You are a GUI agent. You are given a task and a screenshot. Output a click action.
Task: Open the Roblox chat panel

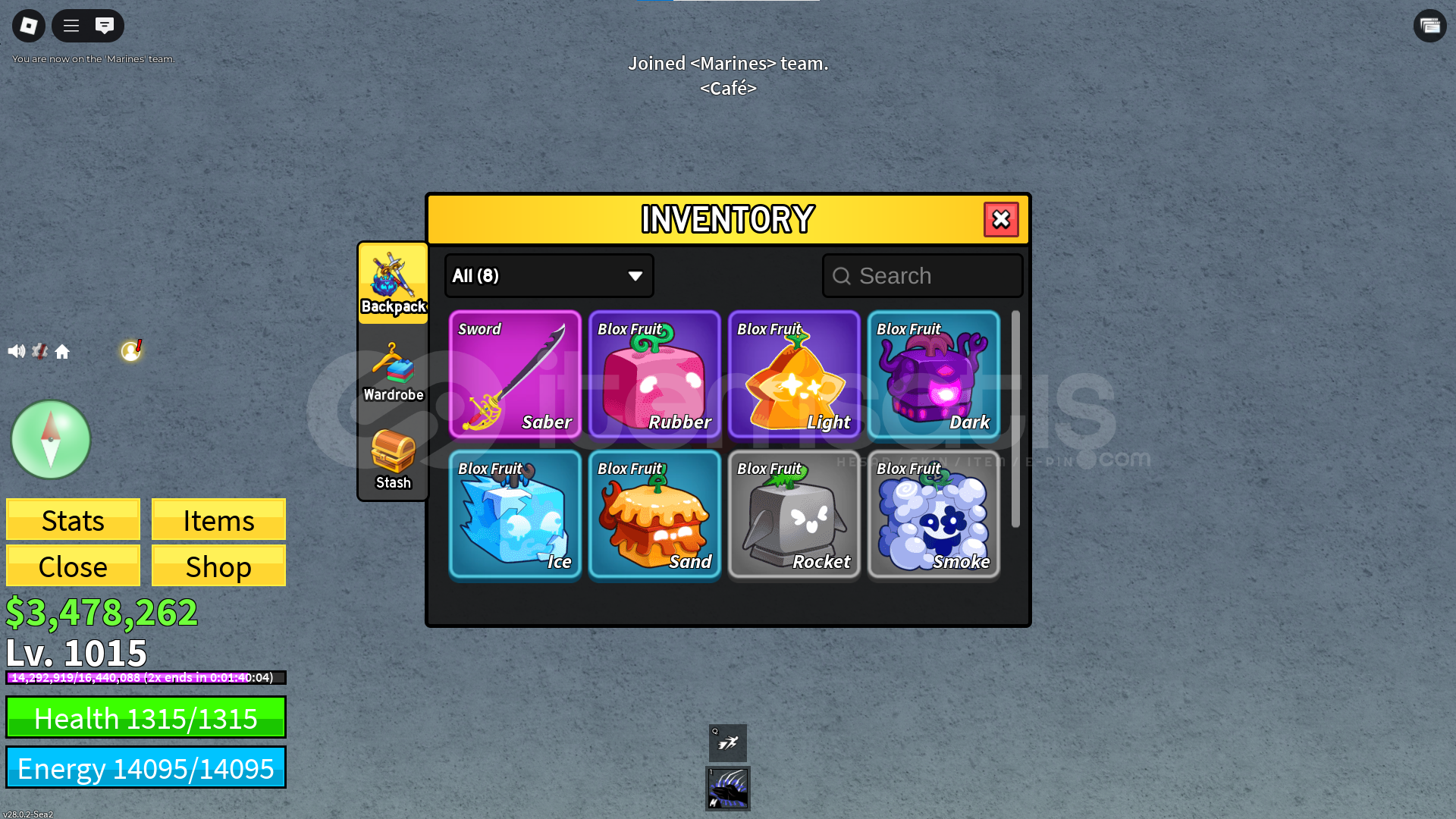(x=104, y=25)
